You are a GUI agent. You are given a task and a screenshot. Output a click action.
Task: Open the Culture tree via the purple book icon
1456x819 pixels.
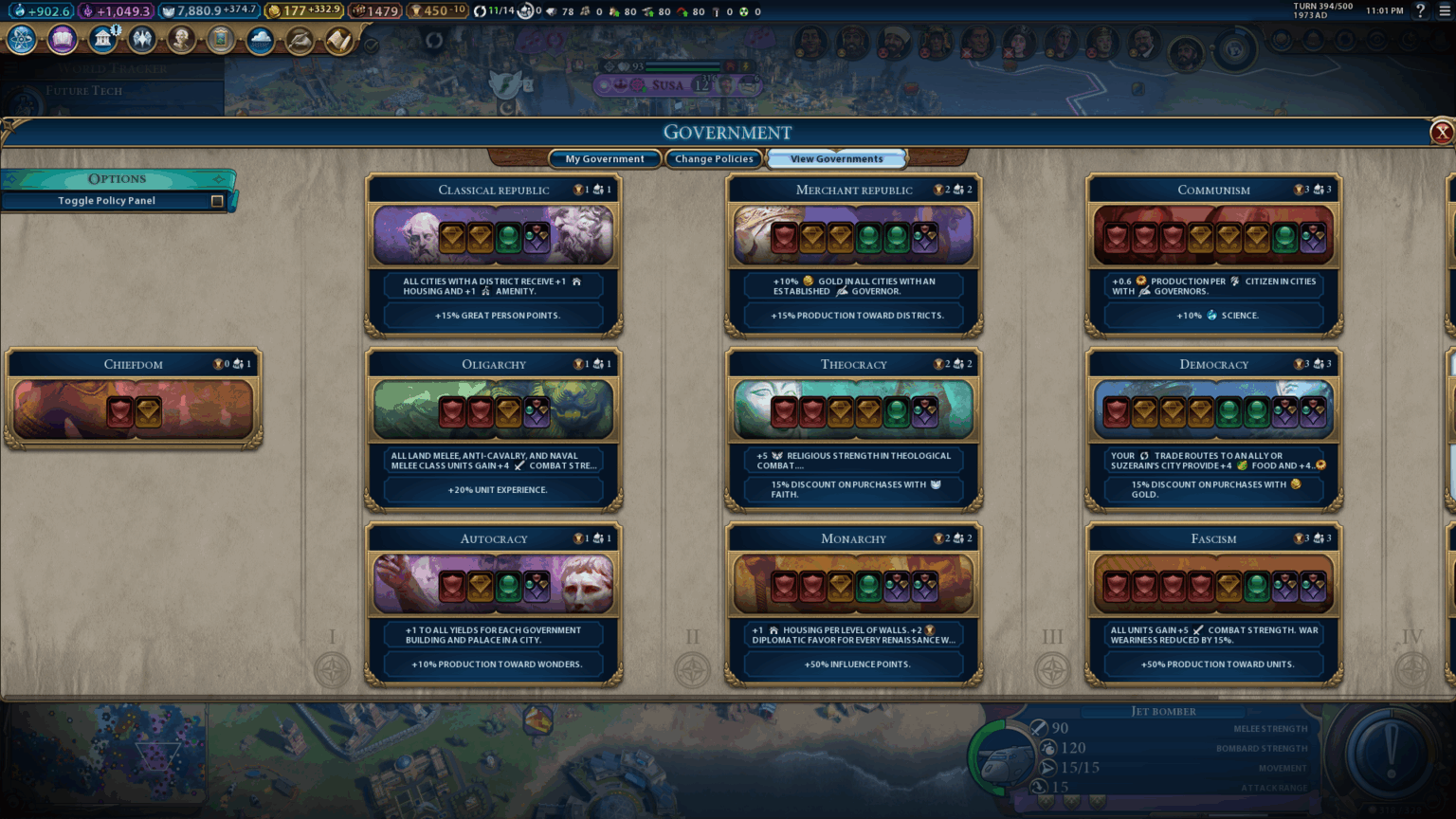(62, 41)
